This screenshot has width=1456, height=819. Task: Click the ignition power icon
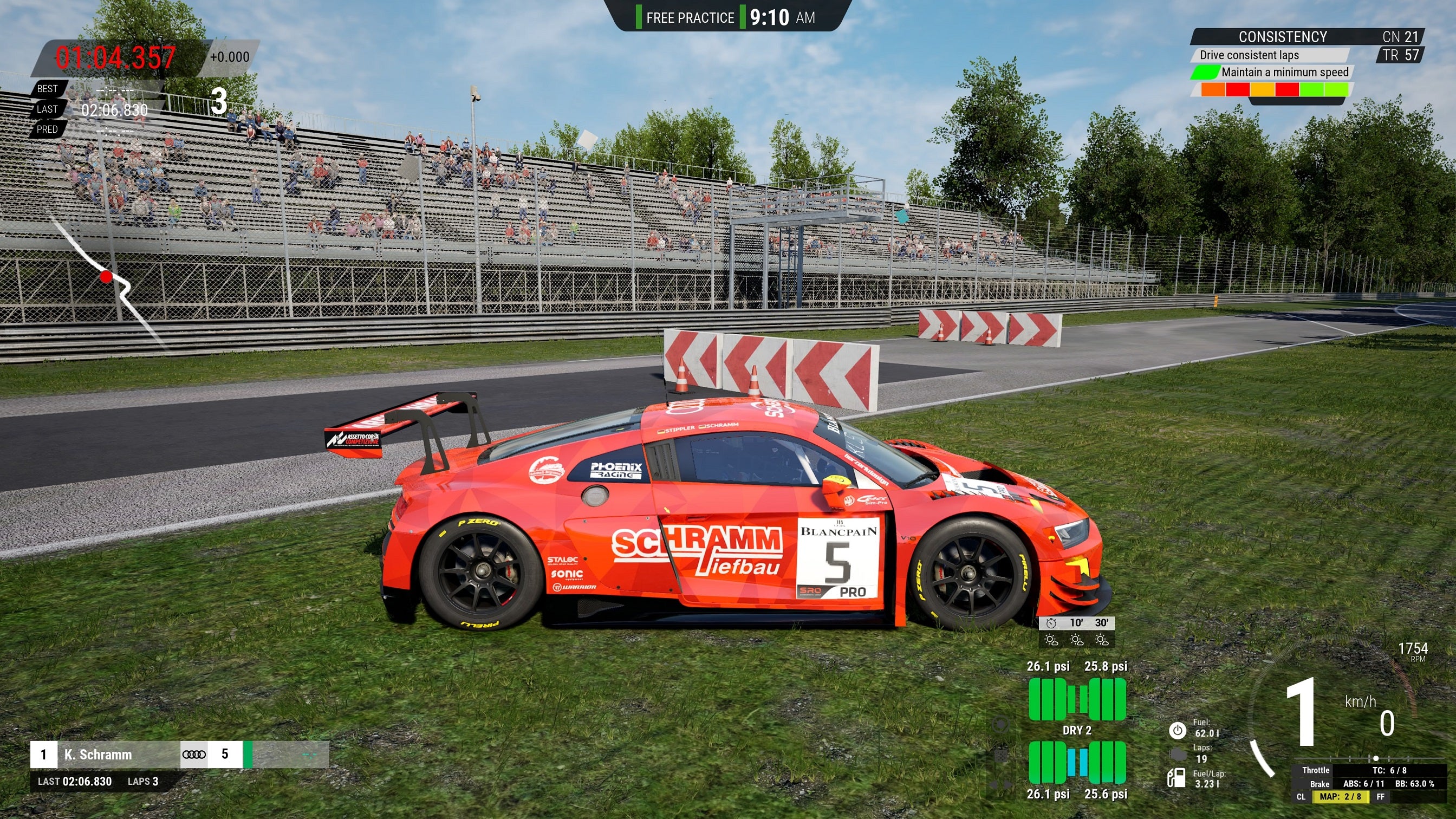click(x=1177, y=730)
